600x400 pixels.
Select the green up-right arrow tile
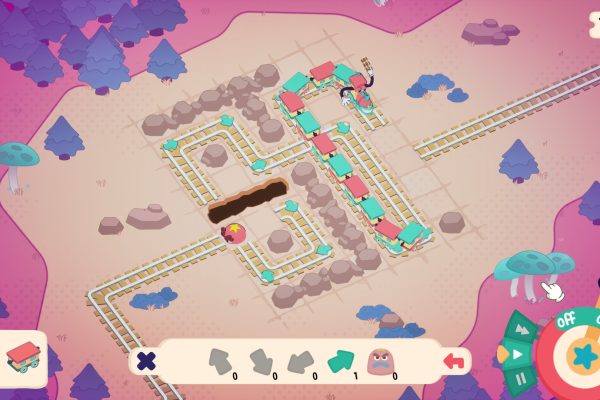pos(340,358)
